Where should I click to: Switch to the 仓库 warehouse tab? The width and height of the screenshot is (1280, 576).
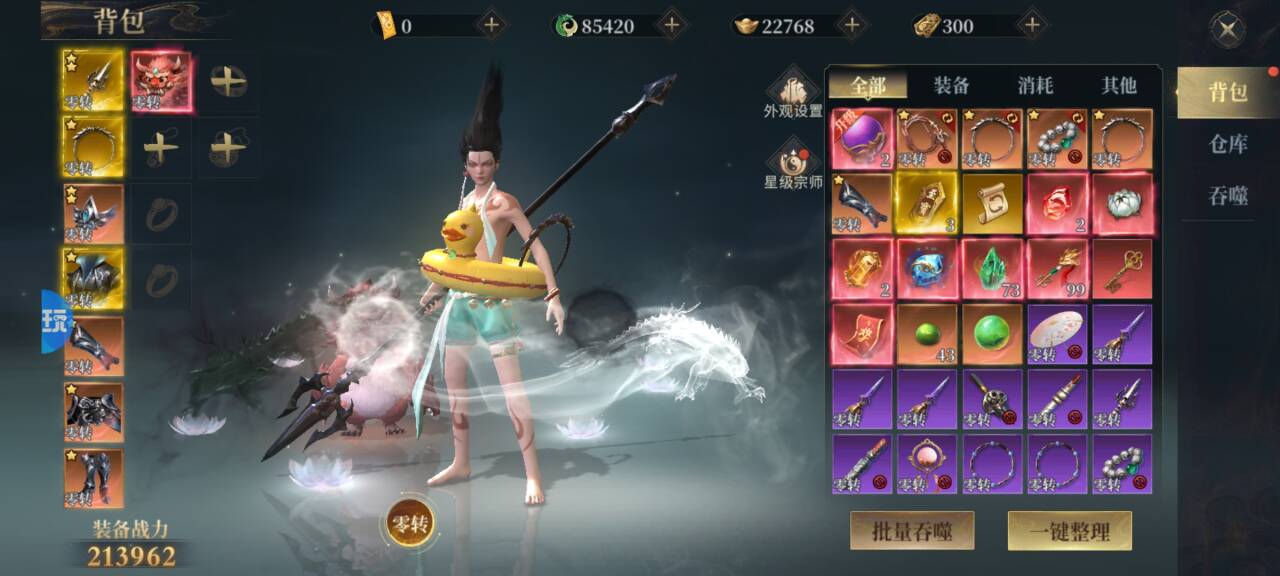[1228, 143]
